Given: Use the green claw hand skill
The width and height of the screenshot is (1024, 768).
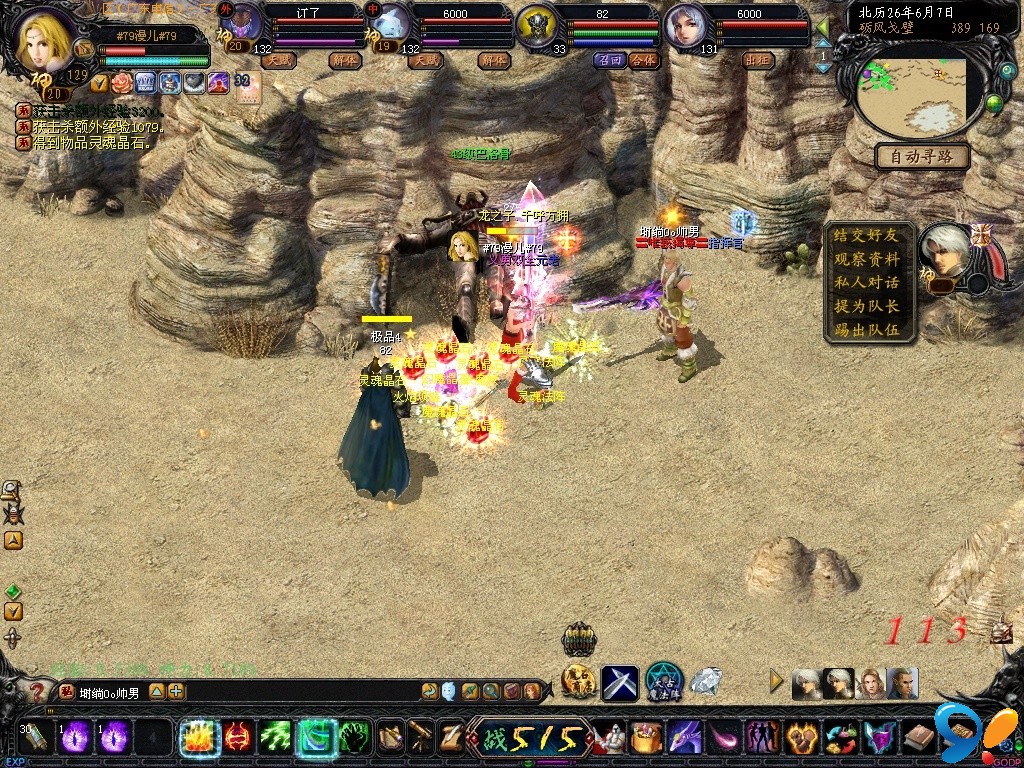Looking at the screenshot, I should [353, 738].
